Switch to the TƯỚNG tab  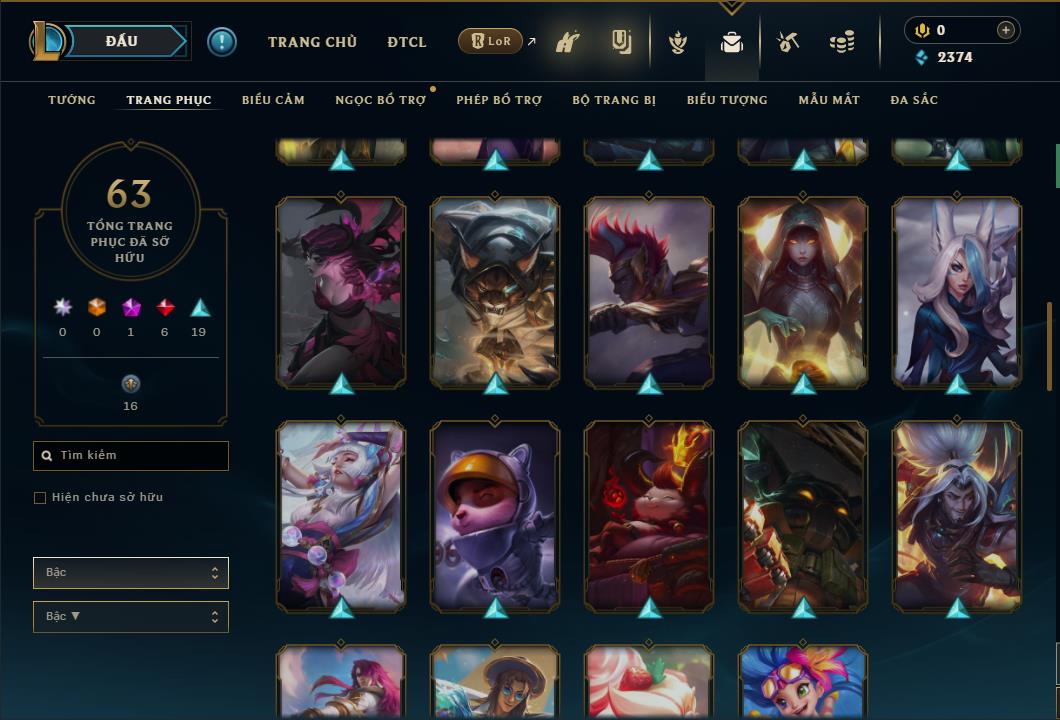click(72, 100)
